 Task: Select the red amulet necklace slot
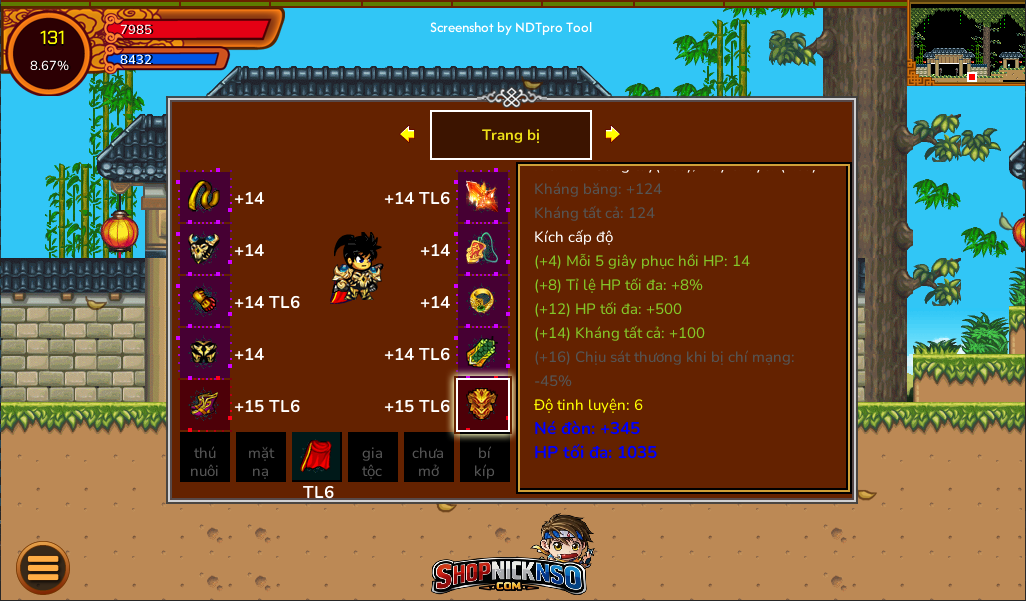coord(483,250)
